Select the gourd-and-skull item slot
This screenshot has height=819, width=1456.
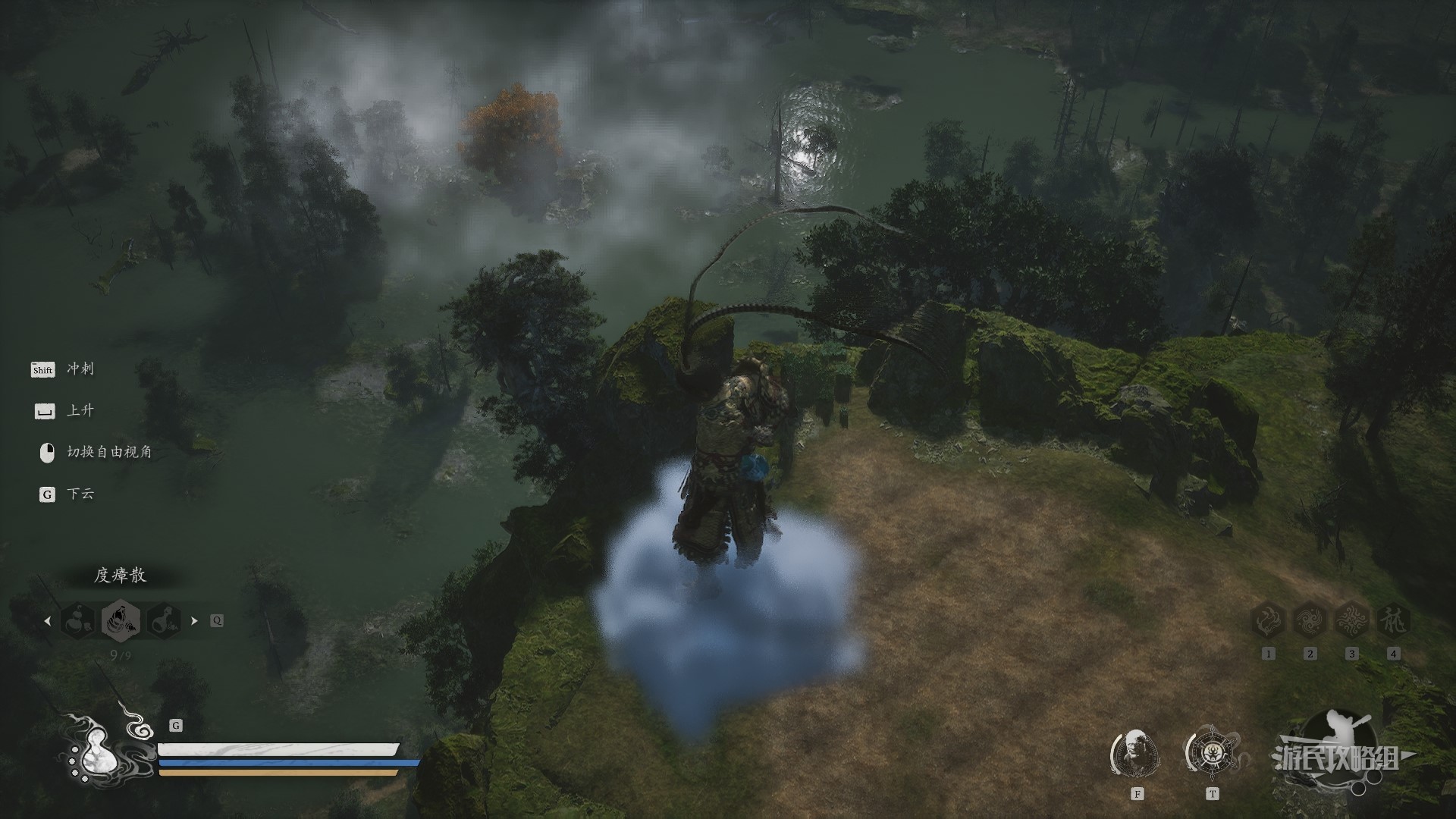pos(78,620)
